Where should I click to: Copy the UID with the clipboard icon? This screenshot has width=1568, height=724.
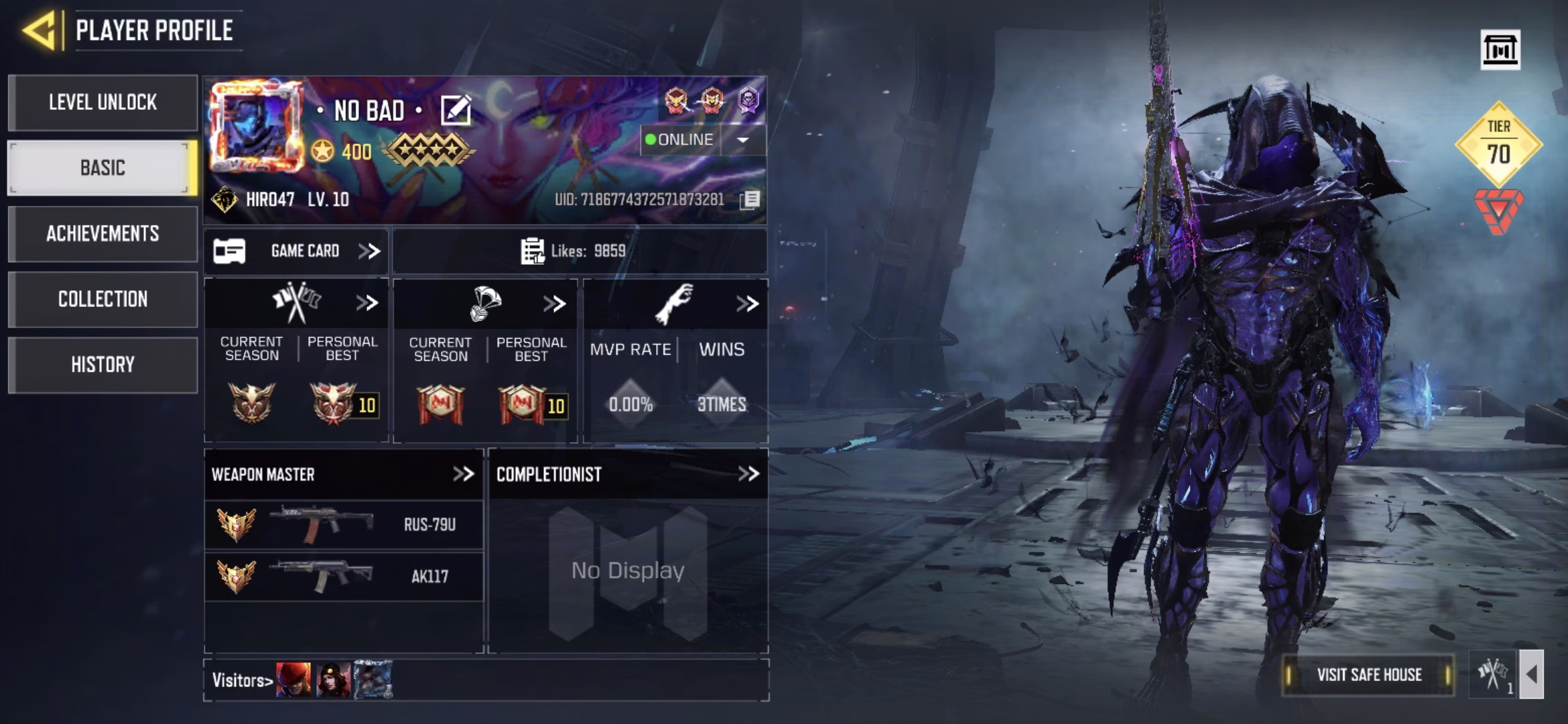(750, 200)
